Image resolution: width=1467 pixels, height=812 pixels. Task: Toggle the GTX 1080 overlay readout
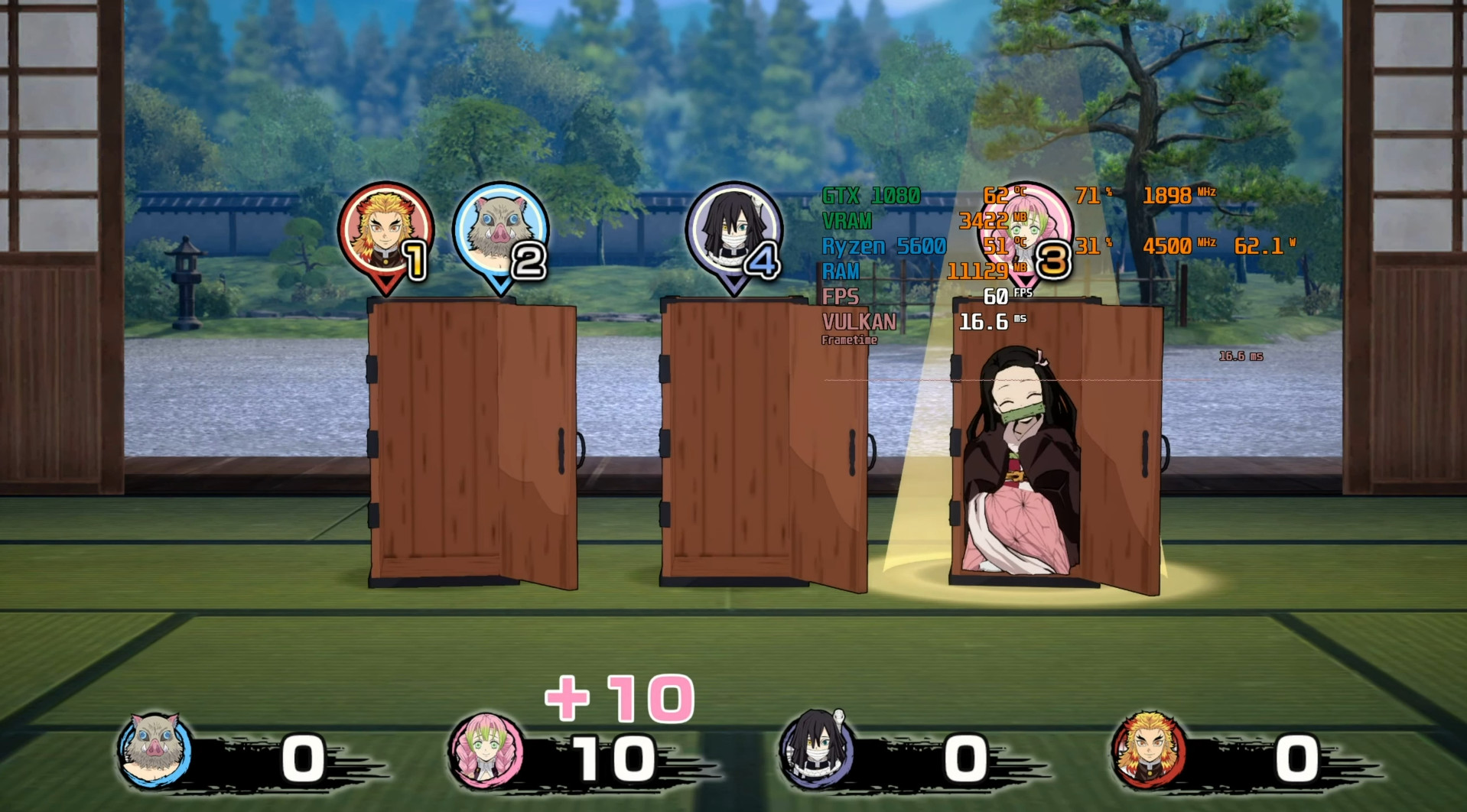click(x=872, y=197)
